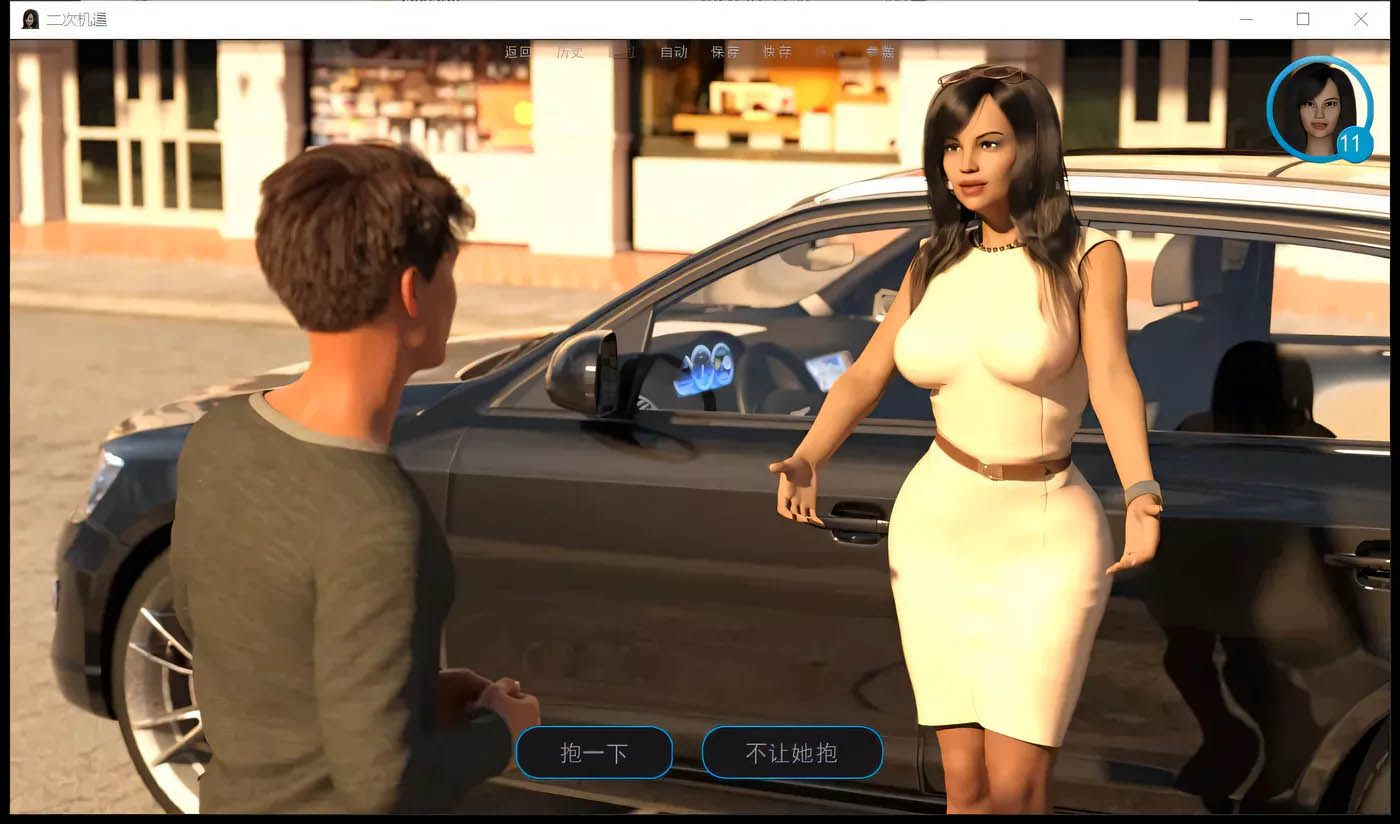1400x824 pixels.
Task: Perform a 快存 quick save
Action: coord(778,52)
